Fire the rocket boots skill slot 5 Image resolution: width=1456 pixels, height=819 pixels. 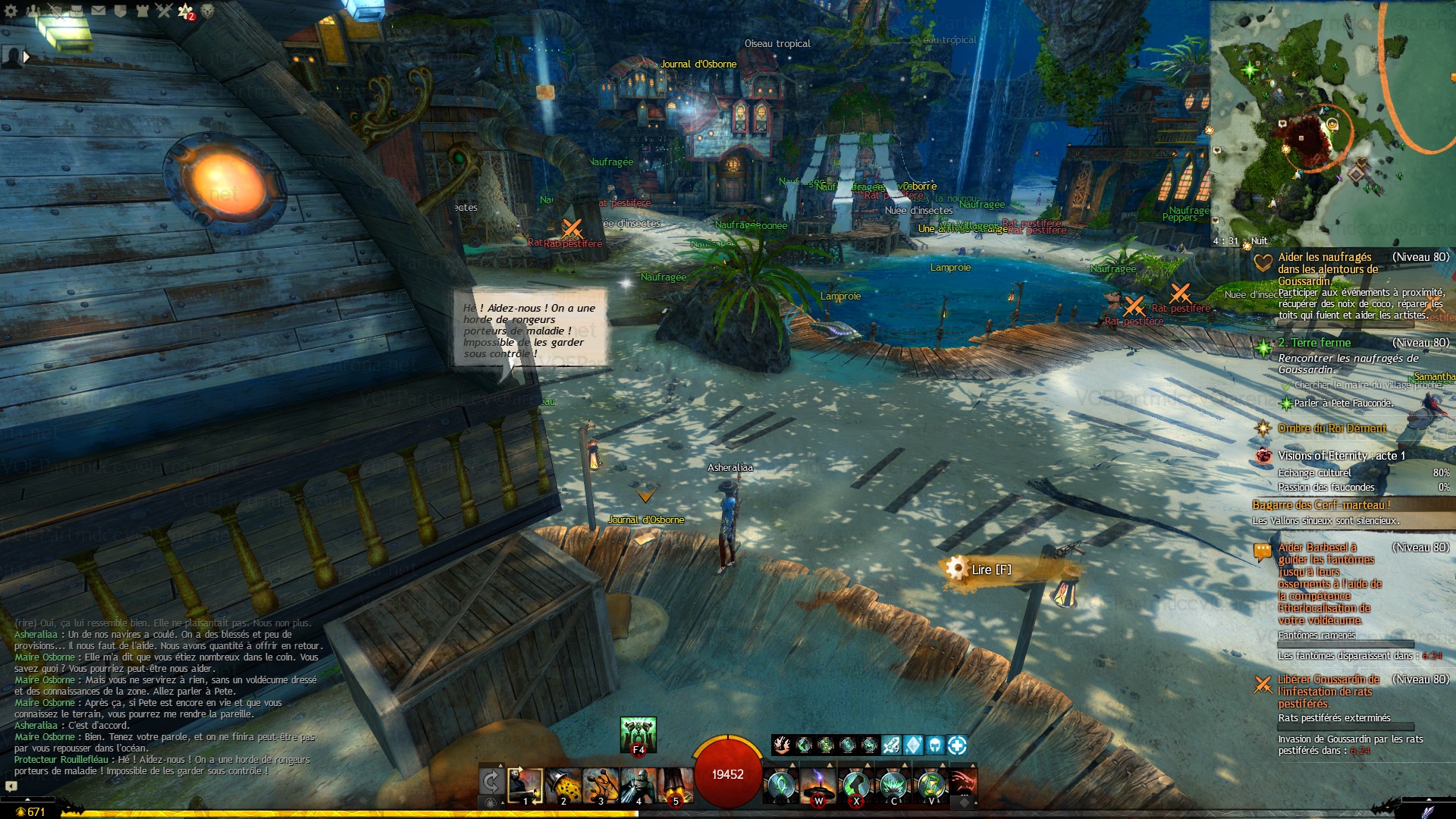(x=675, y=786)
